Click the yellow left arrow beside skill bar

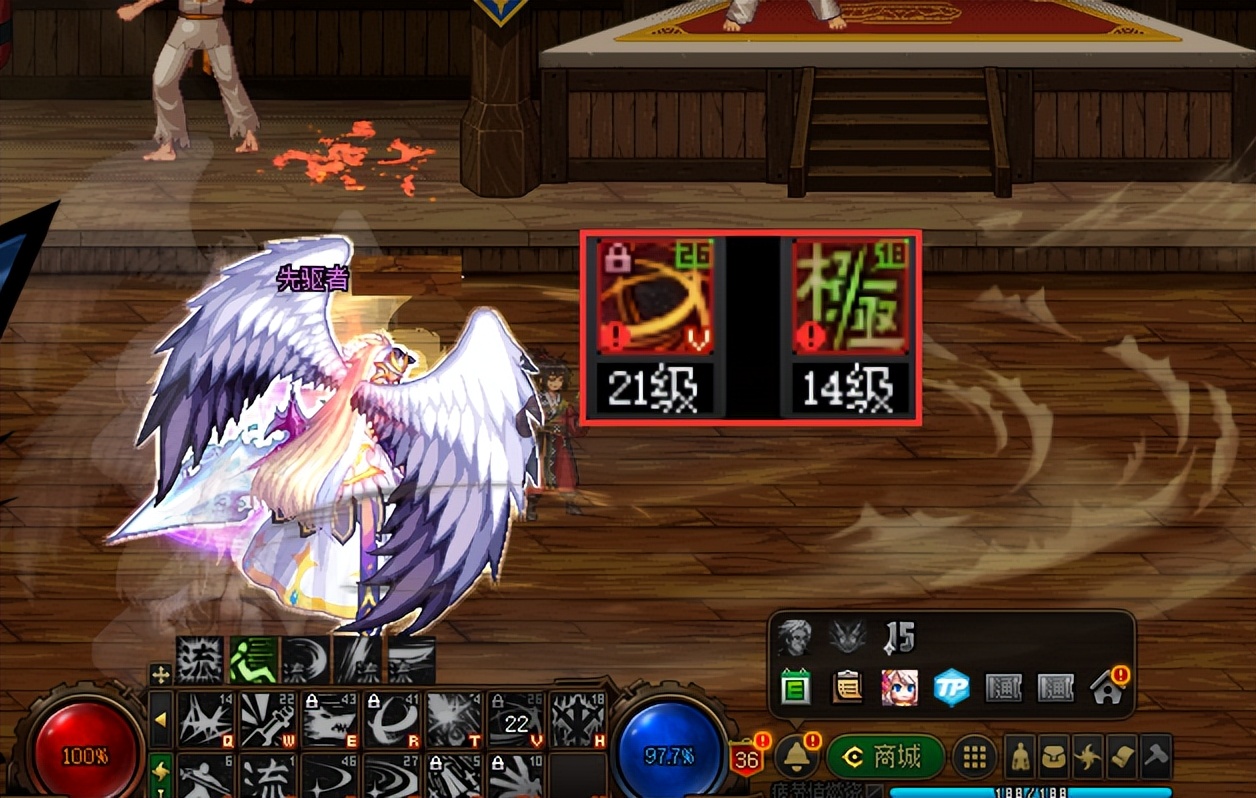pos(160,719)
